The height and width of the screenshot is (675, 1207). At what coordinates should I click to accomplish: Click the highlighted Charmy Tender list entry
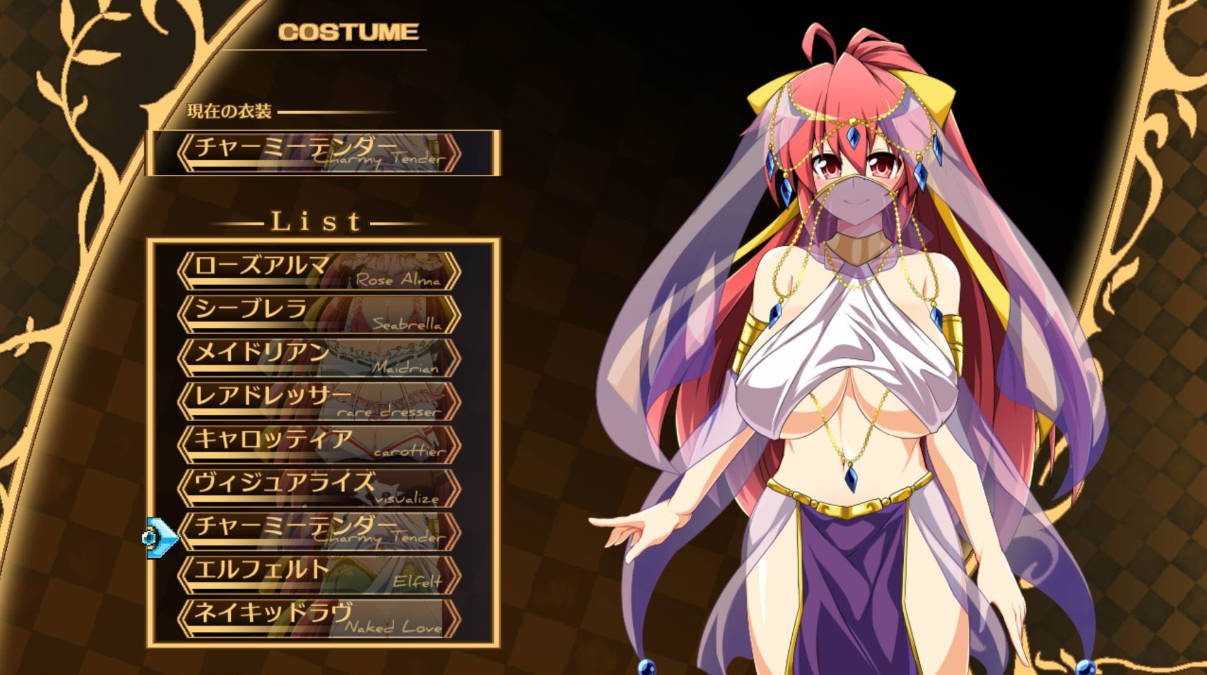[319, 531]
